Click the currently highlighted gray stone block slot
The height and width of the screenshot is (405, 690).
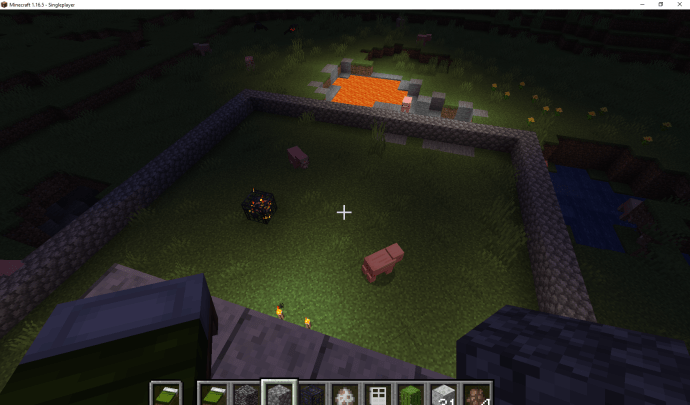(278, 394)
